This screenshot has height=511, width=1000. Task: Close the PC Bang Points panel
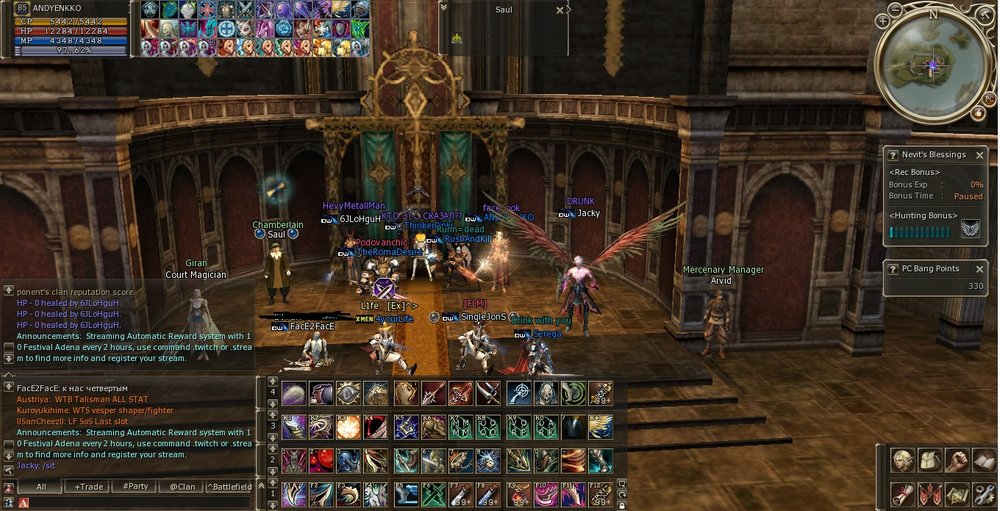pos(981,268)
